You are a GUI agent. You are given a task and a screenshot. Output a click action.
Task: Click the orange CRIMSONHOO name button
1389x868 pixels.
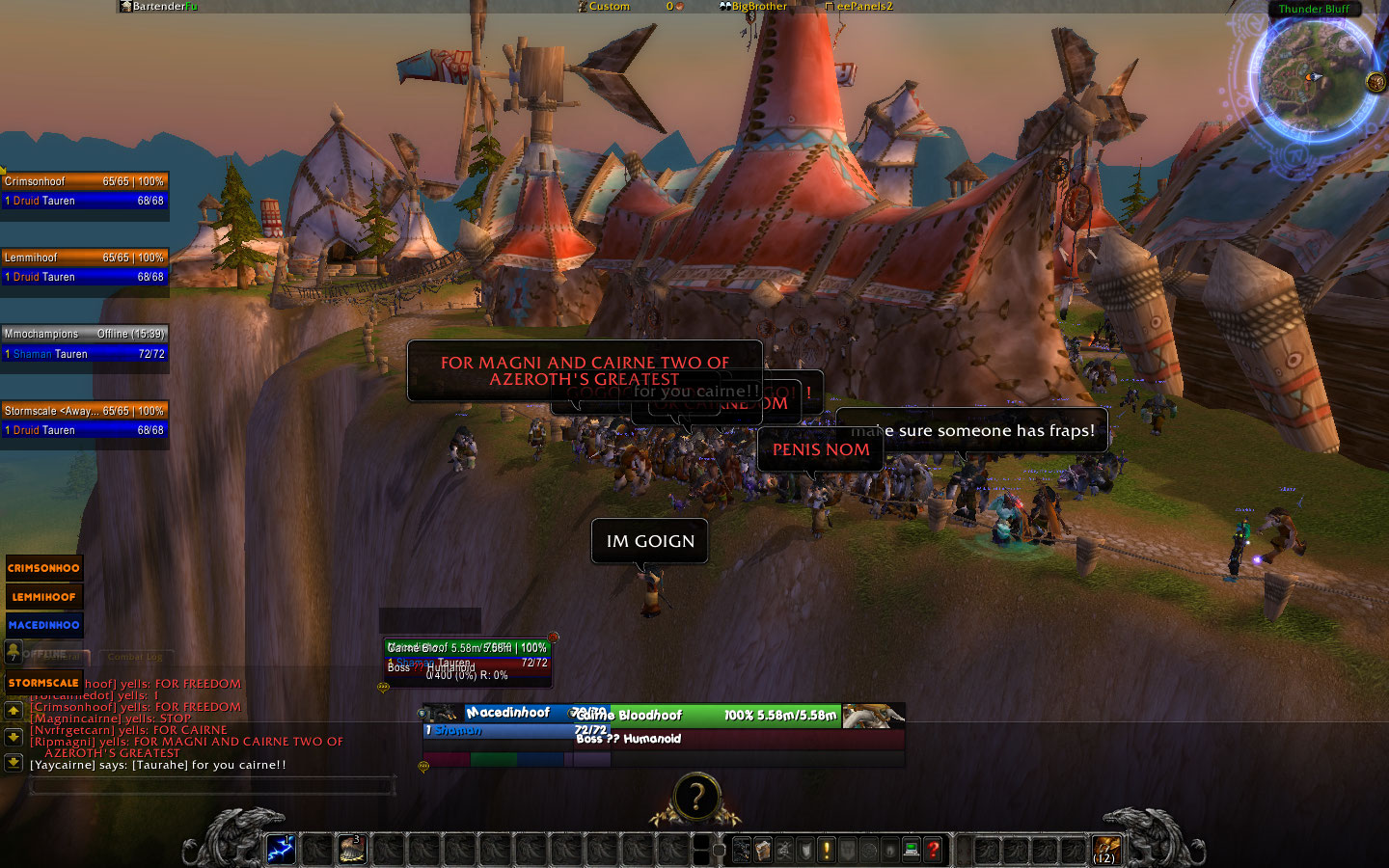(43, 568)
